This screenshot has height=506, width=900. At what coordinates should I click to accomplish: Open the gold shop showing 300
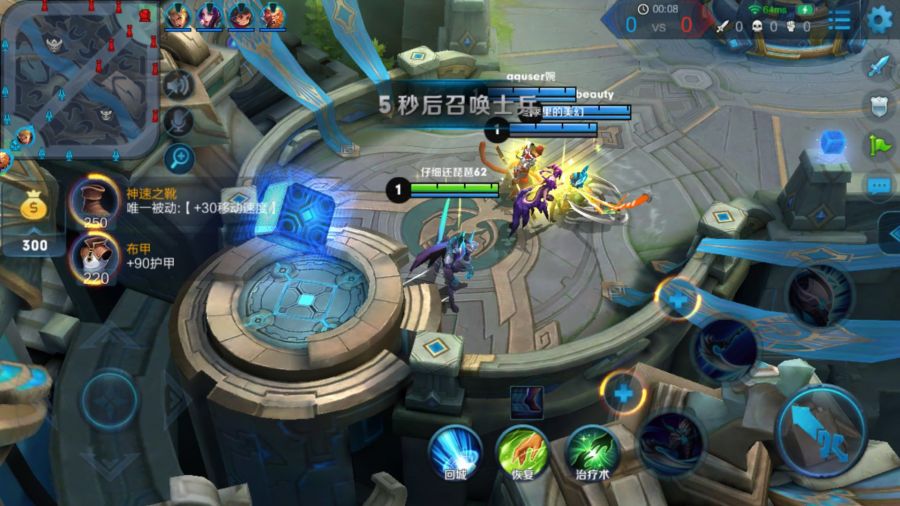(34, 222)
